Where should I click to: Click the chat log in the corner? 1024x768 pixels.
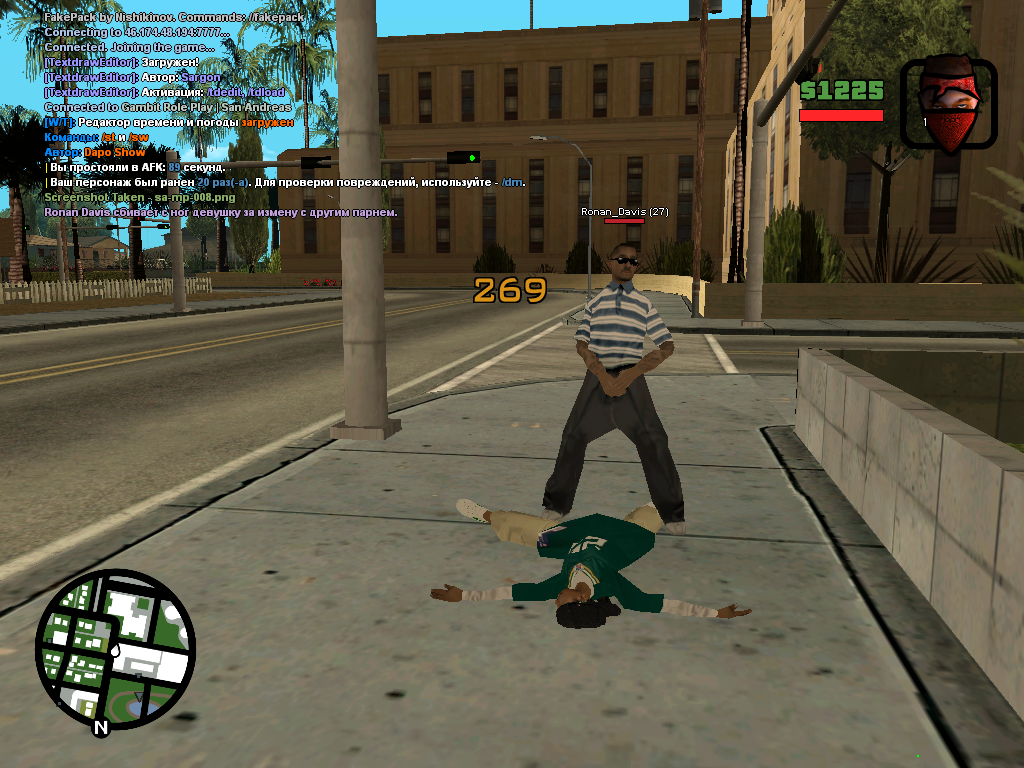190,115
